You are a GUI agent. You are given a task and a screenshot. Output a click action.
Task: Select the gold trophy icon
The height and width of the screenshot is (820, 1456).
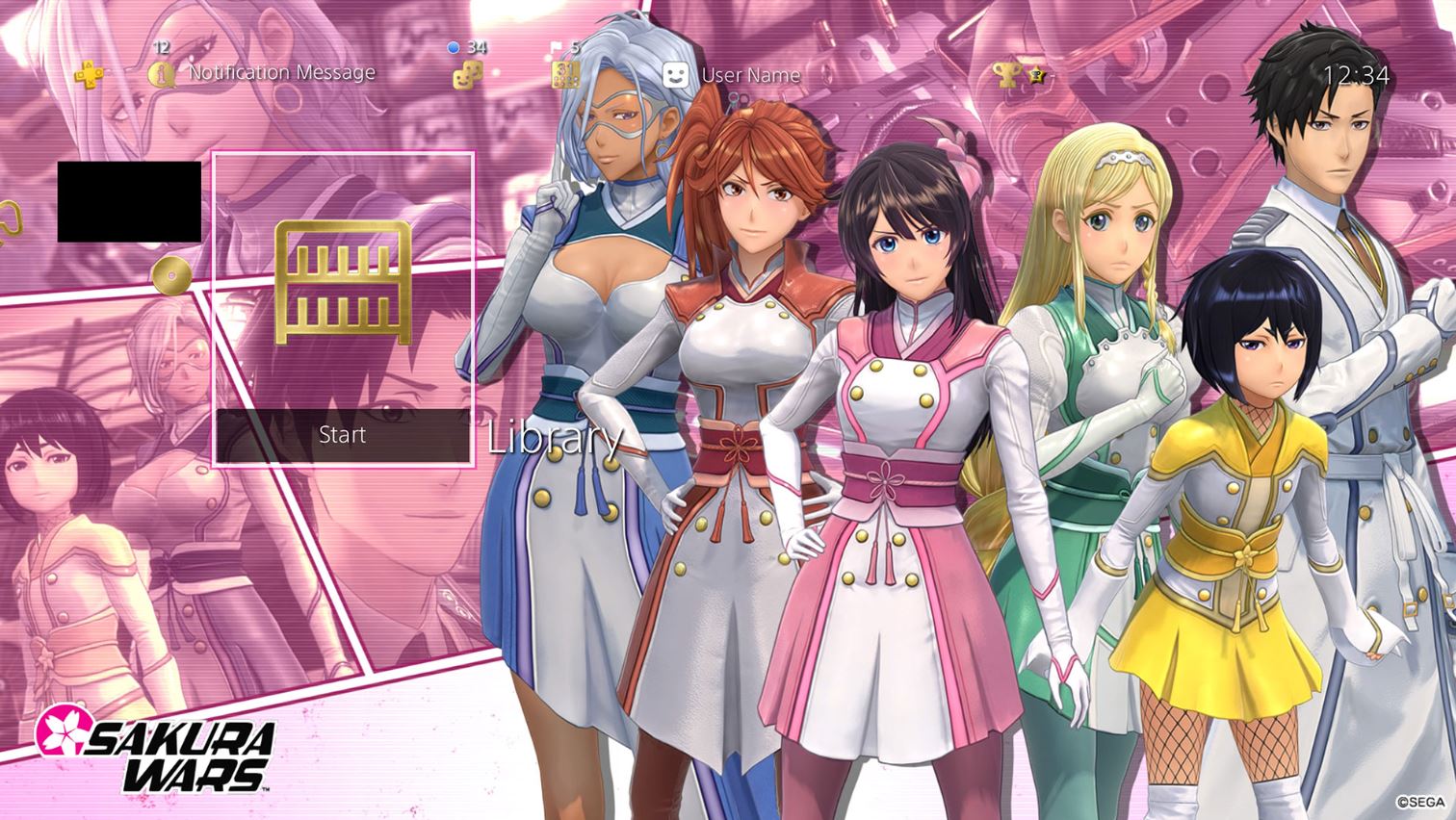click(1008, 72)
